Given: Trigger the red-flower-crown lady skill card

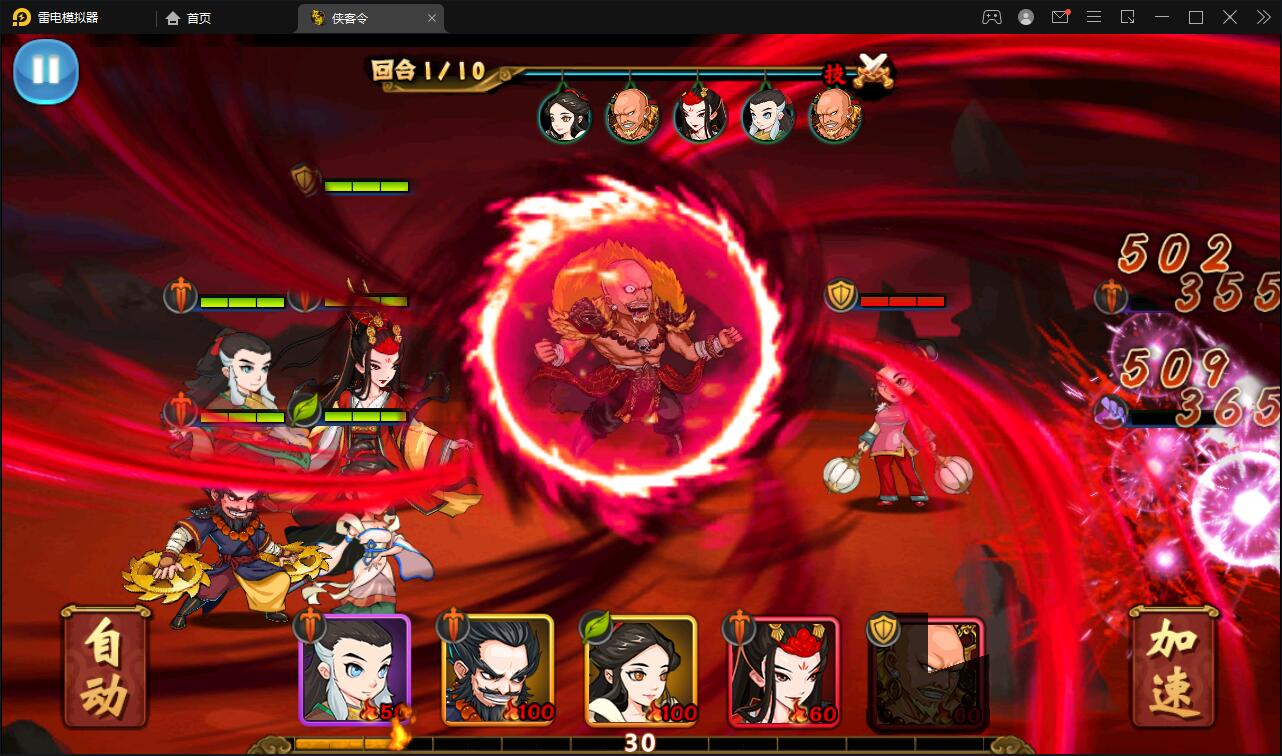Looking at the screenshot, I should [784, 670].
